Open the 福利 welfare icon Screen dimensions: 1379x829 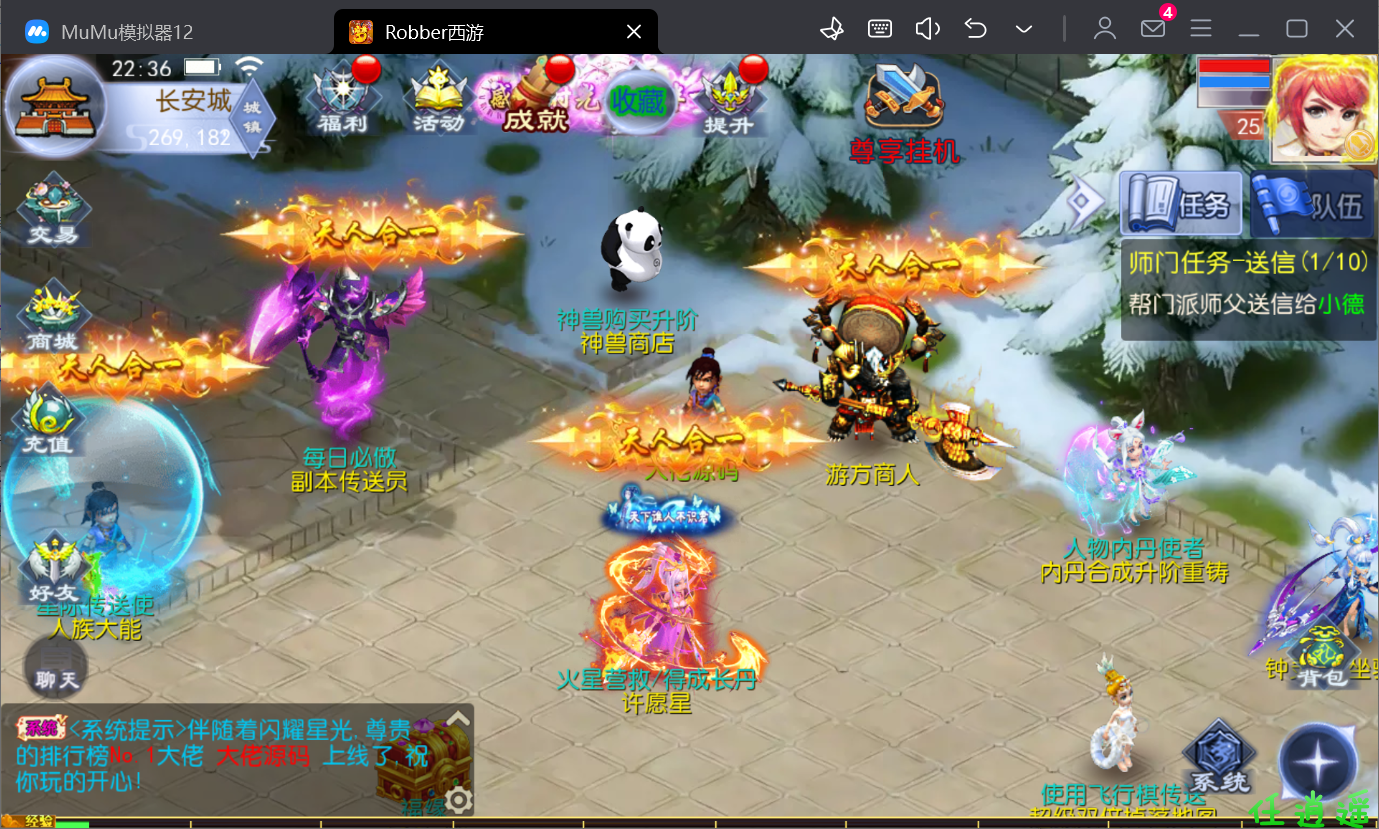[344, 99]
